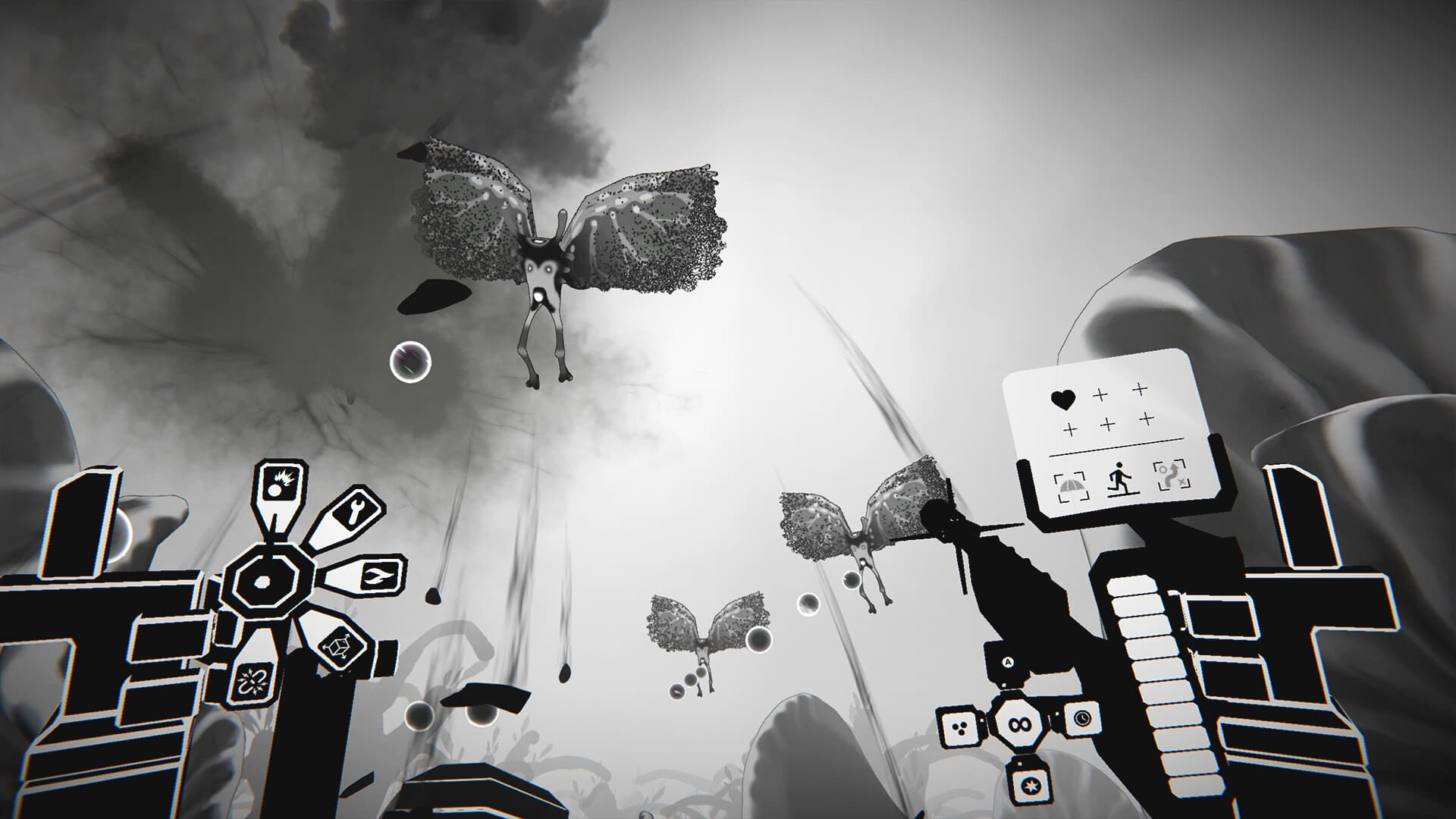The image size is (1456, 819).
Task: Choose the clock ammo type on the weapon selector
Action: tap(1081, 720)
